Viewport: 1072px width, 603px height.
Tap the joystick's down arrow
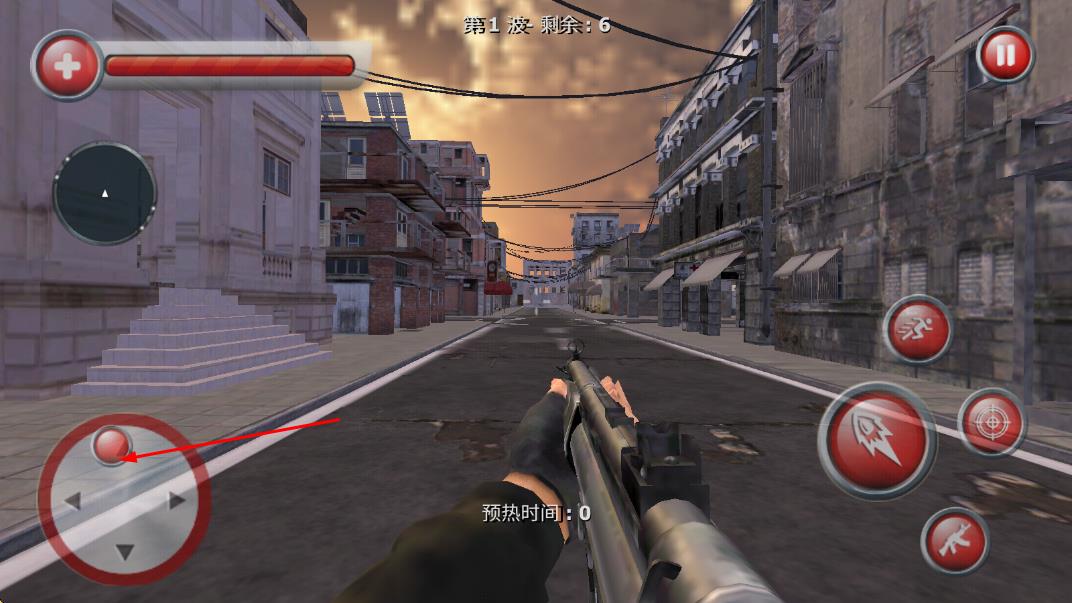(124, 551)
